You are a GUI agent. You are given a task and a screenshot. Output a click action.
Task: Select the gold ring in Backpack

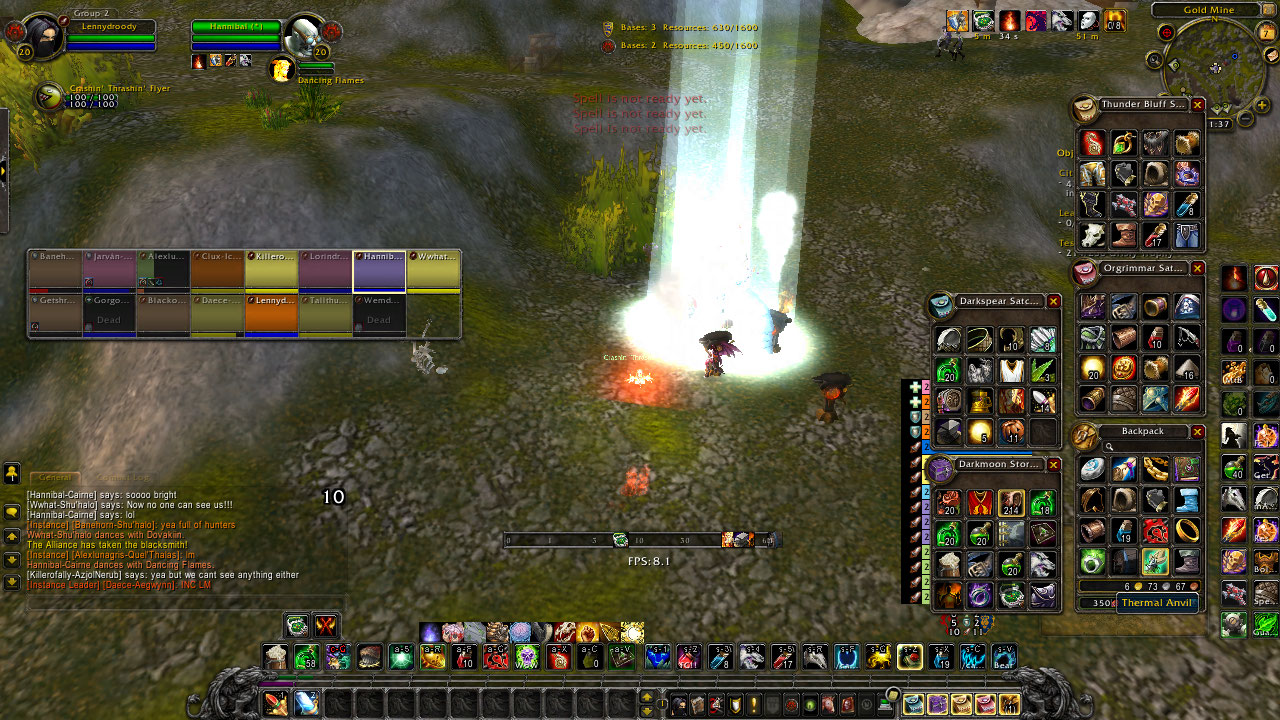[1187, 529]
